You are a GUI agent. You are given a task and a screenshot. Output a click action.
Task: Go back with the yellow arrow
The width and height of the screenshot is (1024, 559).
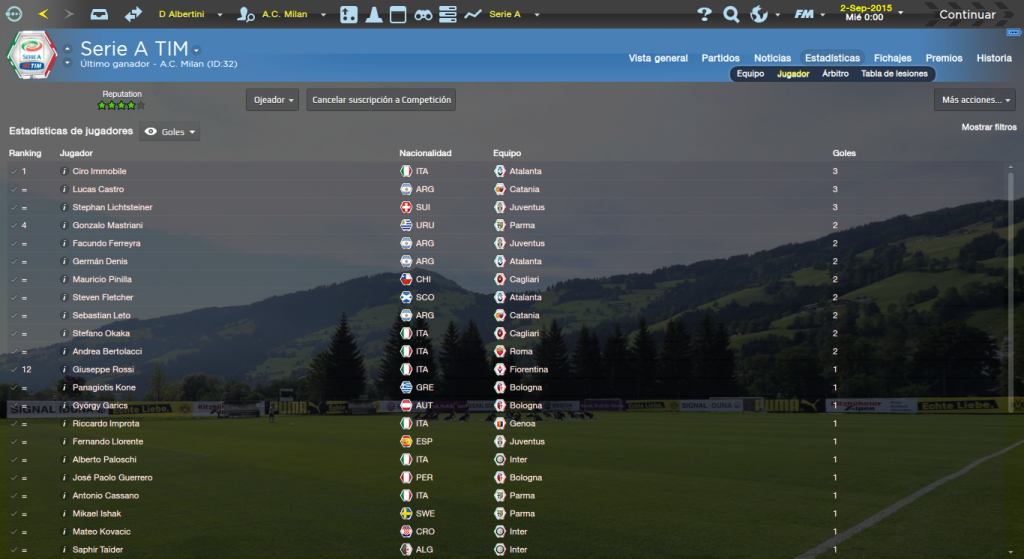(x=42, y=14)
